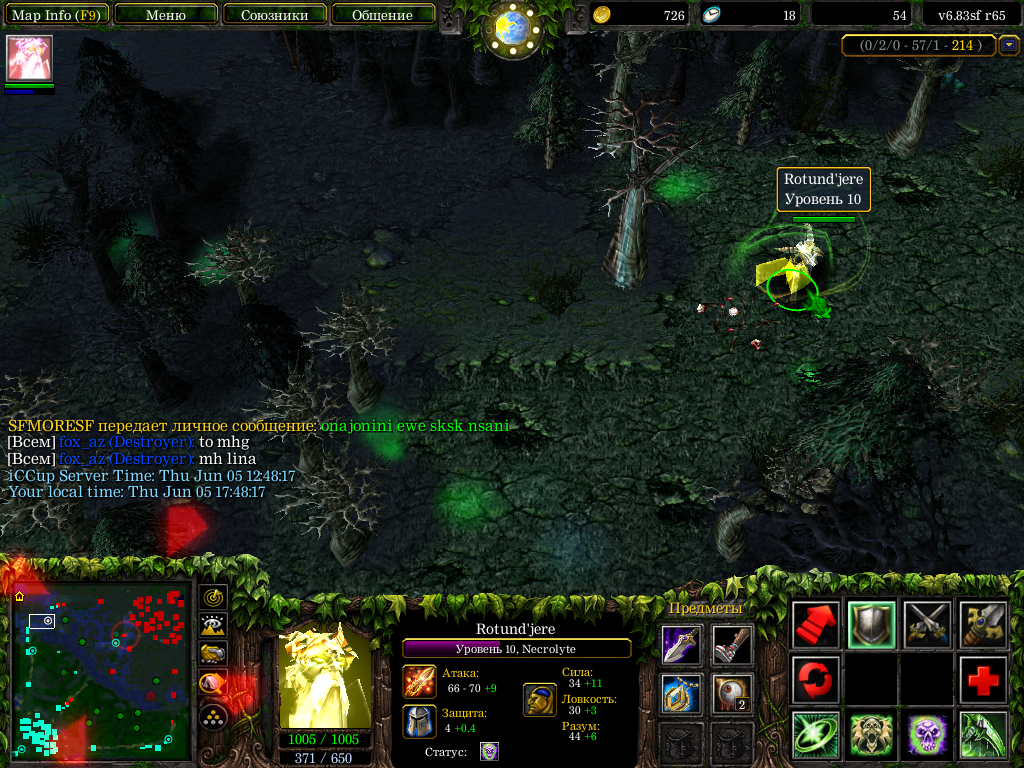Activate the green scythe ultimate ability
1024x768 pixels.
(x=983, y=734)
